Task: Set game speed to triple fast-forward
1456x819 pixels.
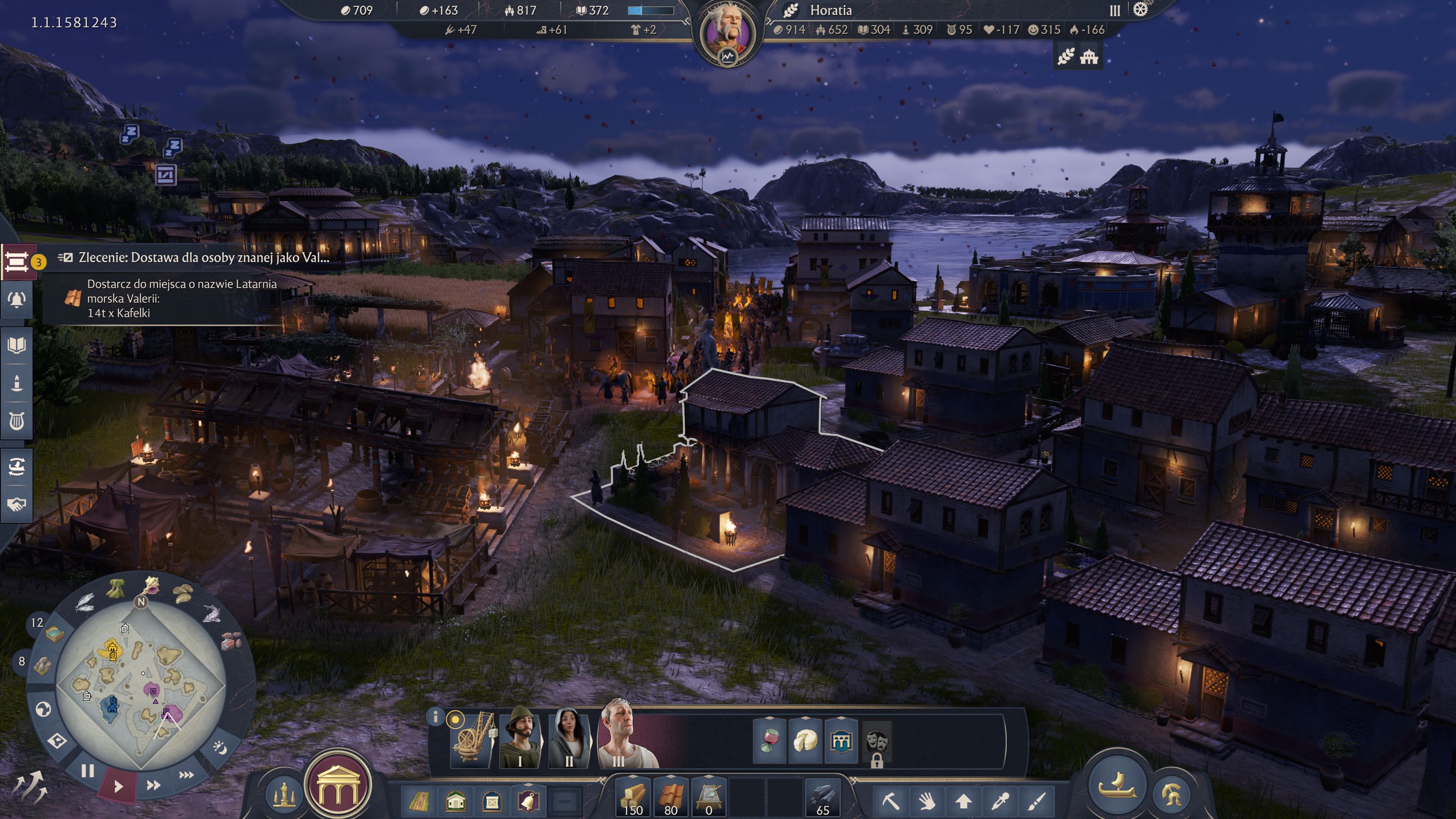Action: [186, 775]
